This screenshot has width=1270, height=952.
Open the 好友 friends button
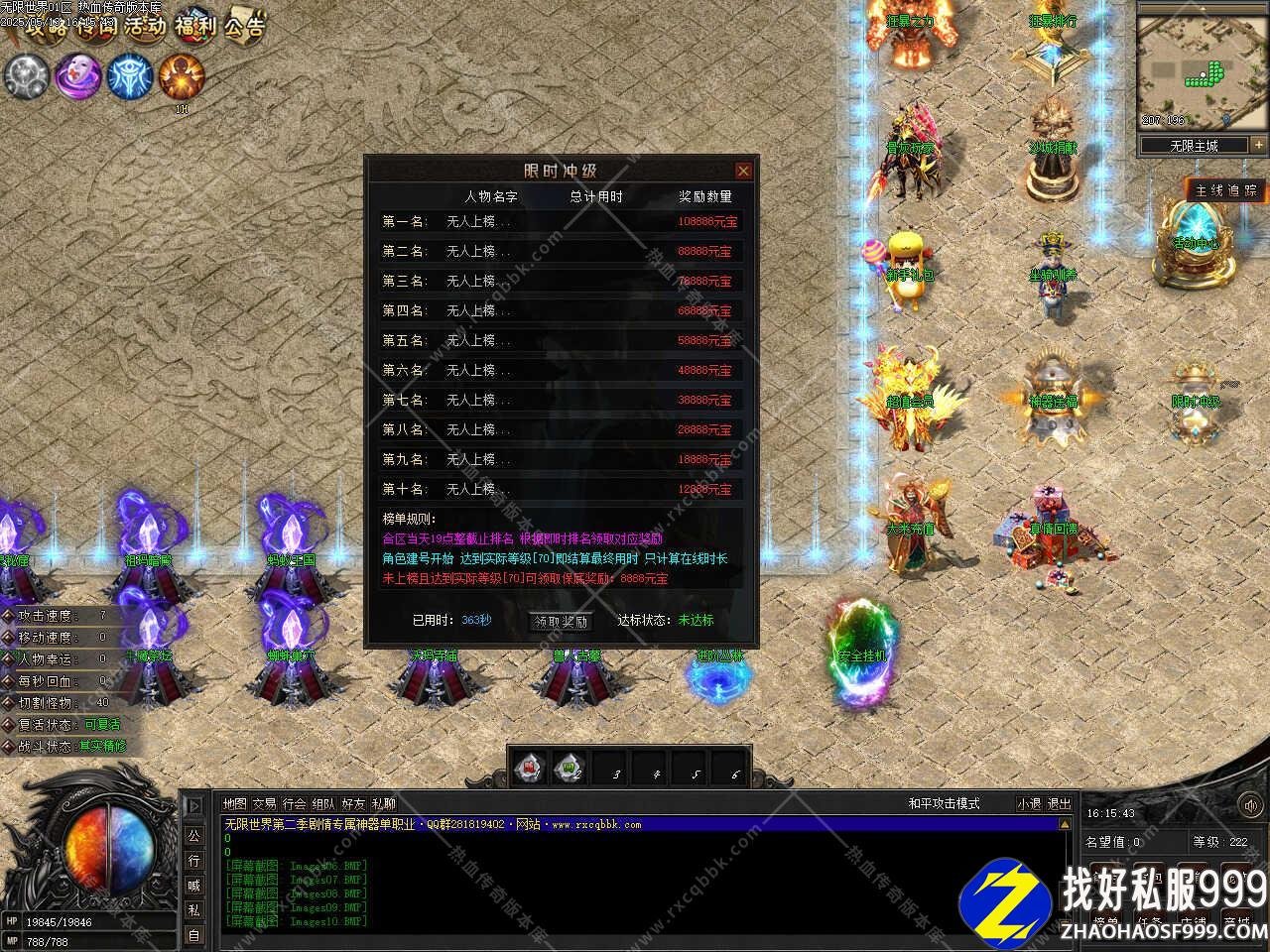pos(353,804)
